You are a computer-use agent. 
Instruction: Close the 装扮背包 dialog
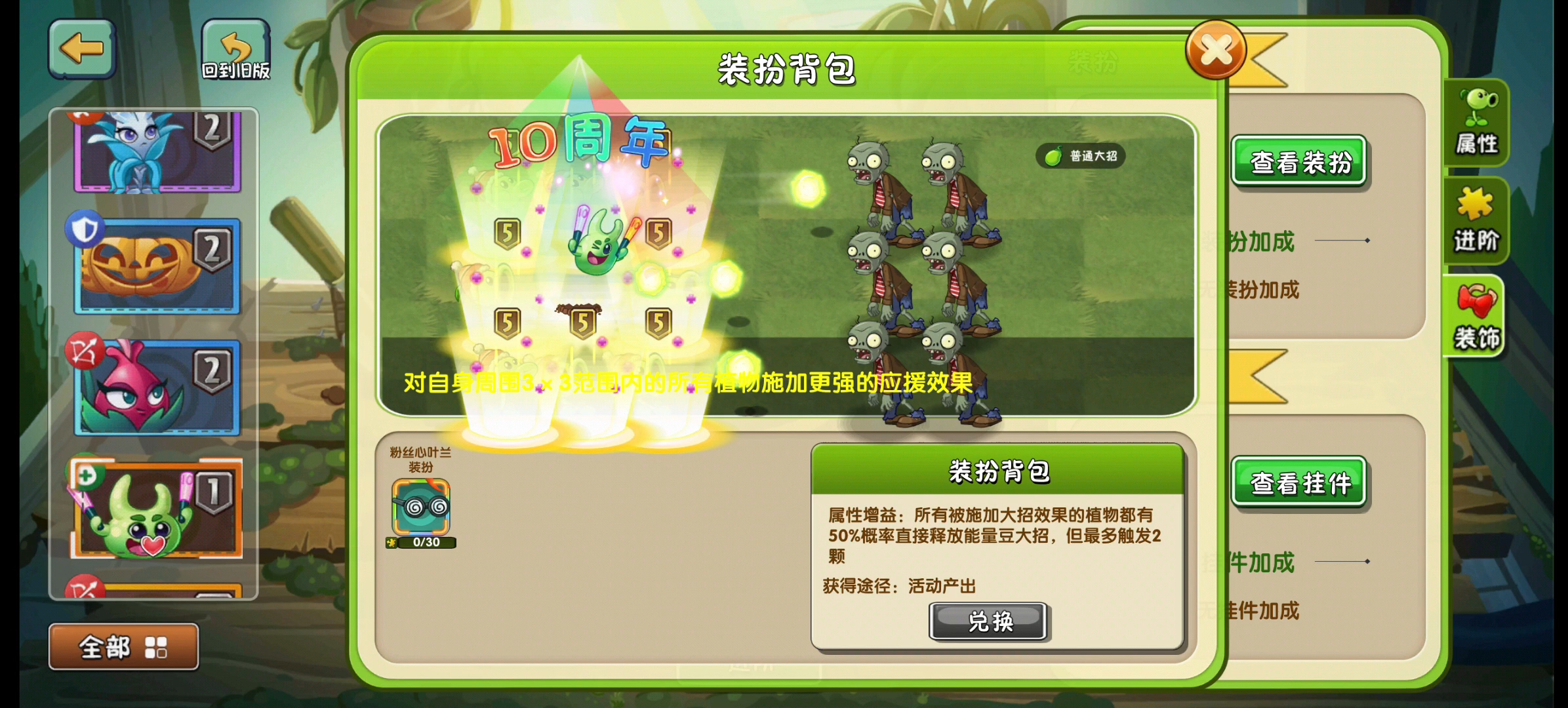coord(1216,50)
